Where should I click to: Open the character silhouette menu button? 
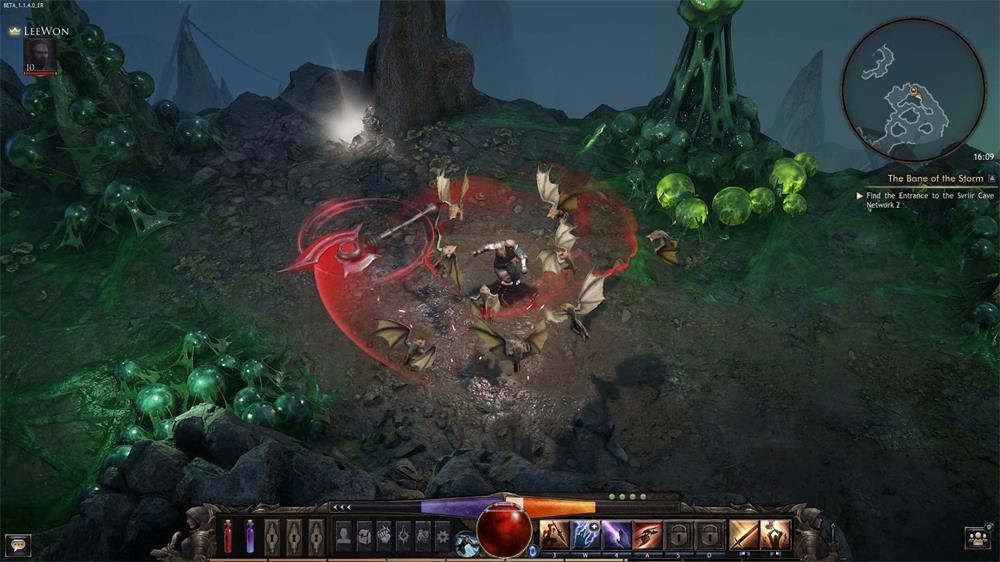[x=344, y=535]
